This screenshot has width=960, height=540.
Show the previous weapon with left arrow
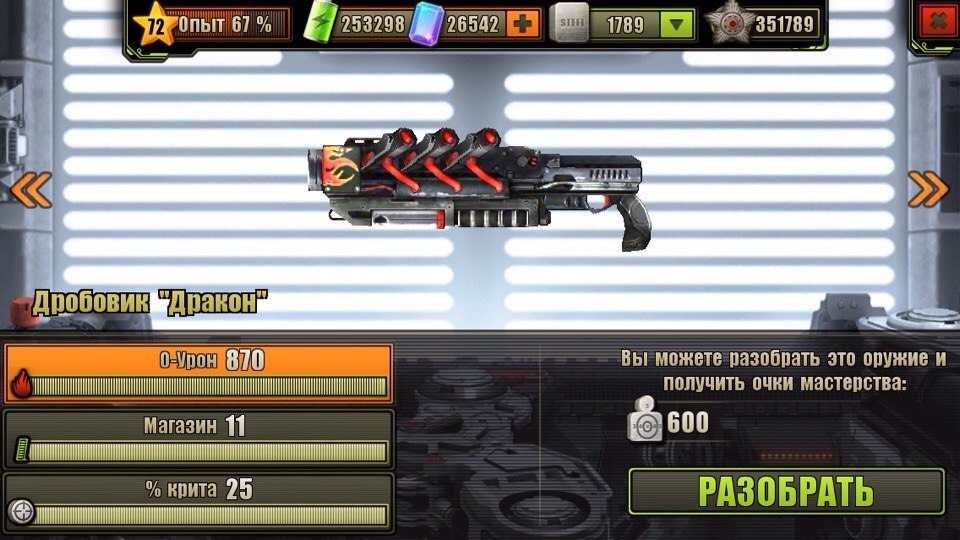pyautogui.click(x=30, y=189)
